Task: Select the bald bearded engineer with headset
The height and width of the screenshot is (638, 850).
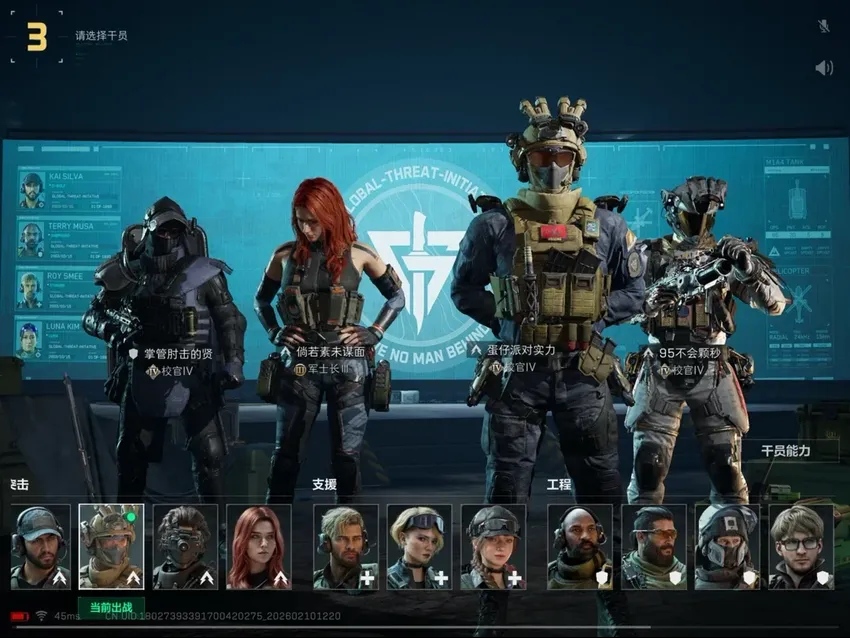Action: [x=580, y=546]
